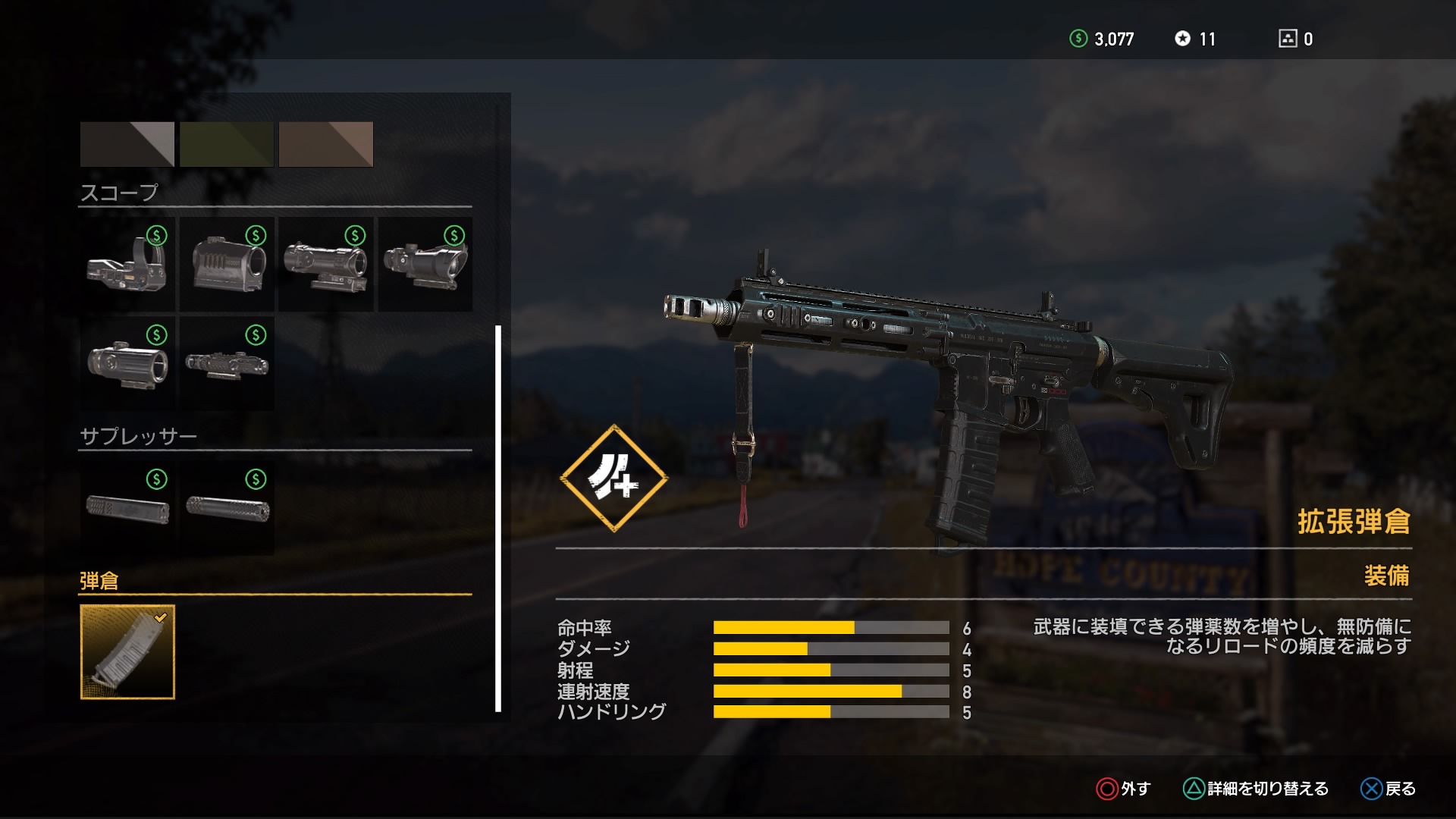Screen dimensions: 1456x819
Task: Choose the boxy red dot sight
Action: click(227, 264)
